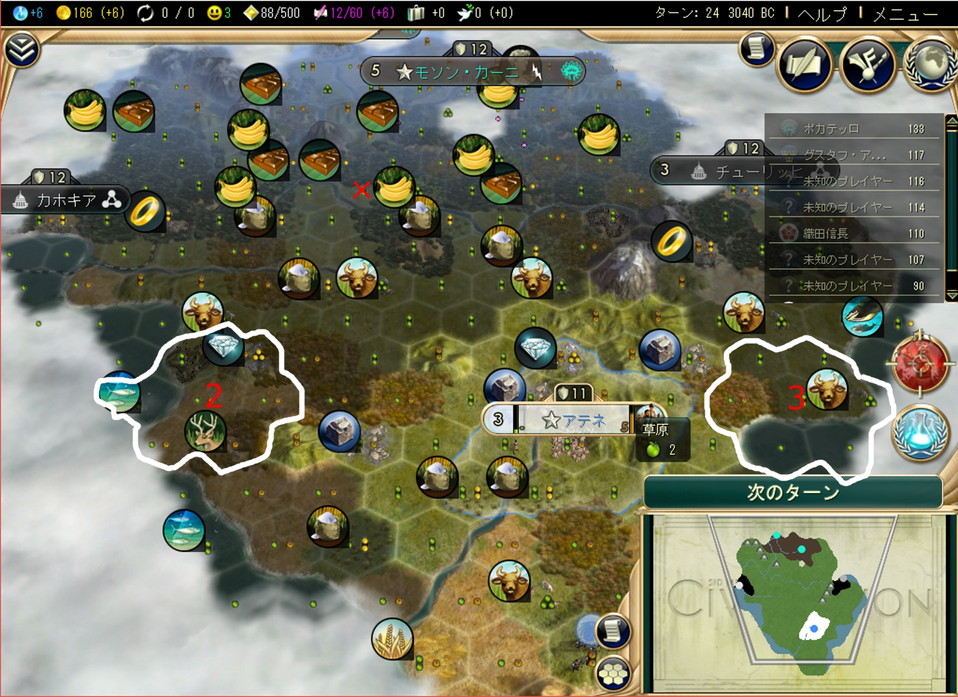This screenshot has width=958, height=697.
Task: Open the scroll options button beside the minimap
Action: click(x=612, y=629)
